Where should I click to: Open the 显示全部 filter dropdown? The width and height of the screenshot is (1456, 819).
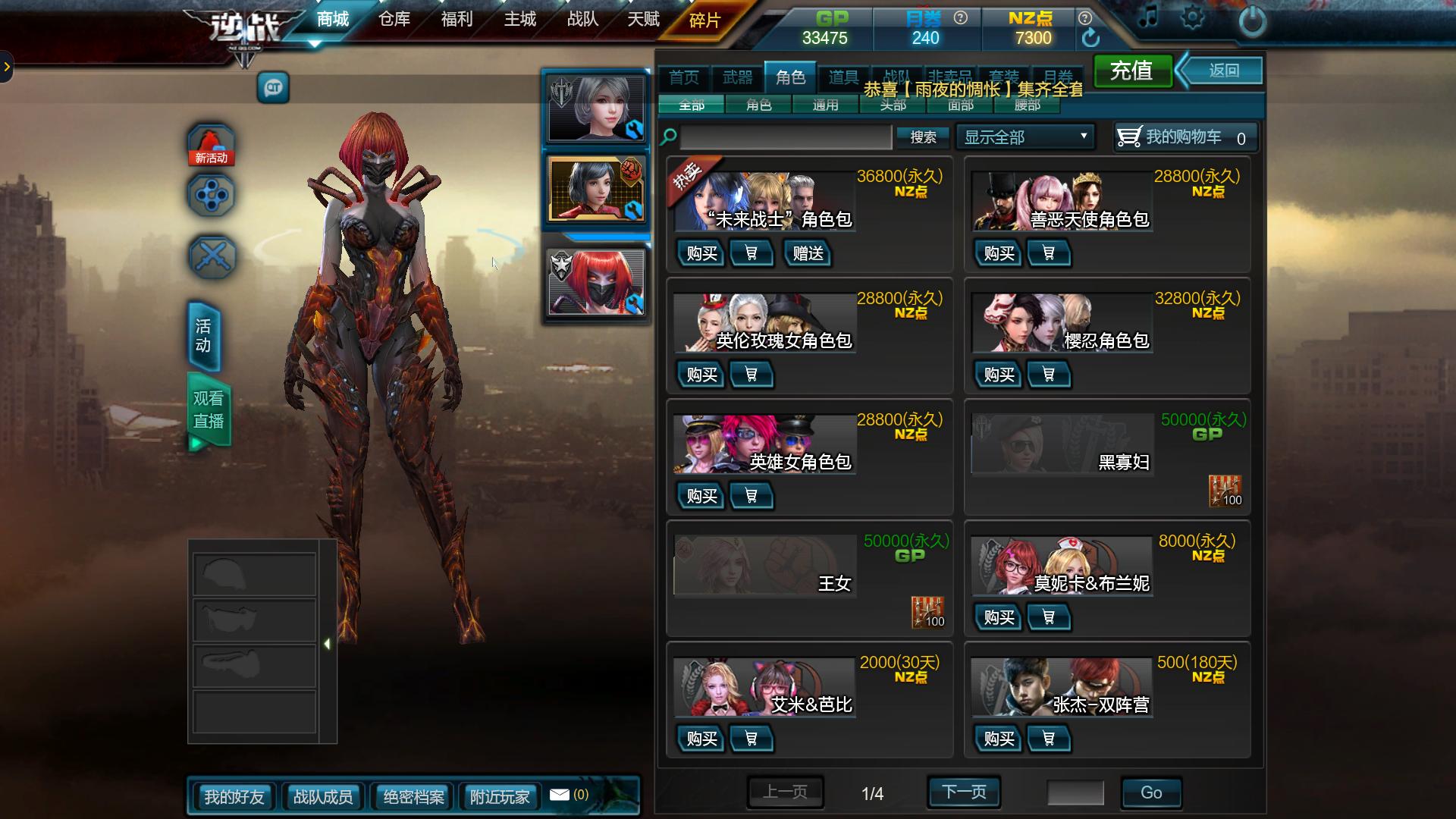[x=1025, y=137]
